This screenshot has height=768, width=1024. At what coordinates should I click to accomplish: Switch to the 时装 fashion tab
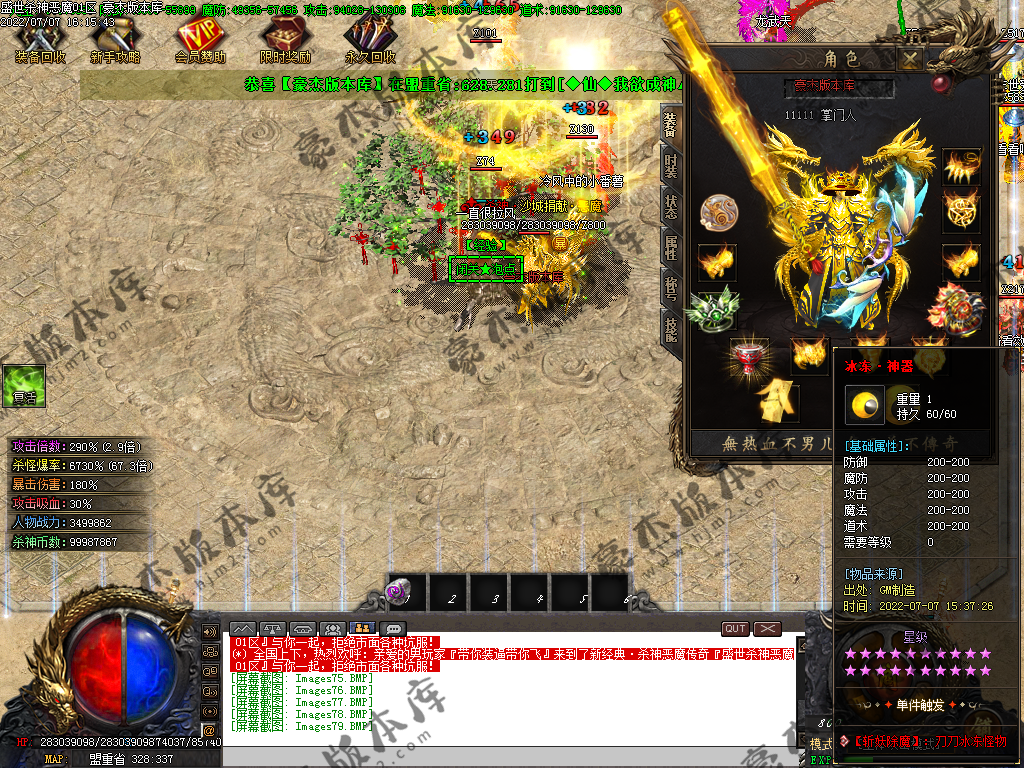click(670, 166)
